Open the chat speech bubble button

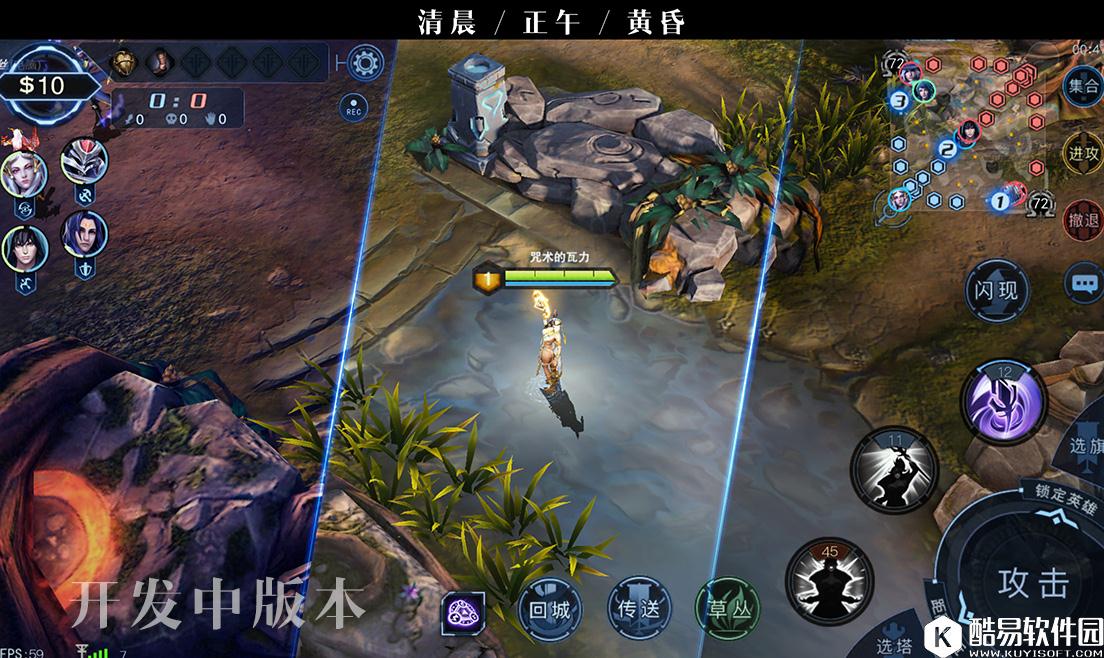(1085, 283)
